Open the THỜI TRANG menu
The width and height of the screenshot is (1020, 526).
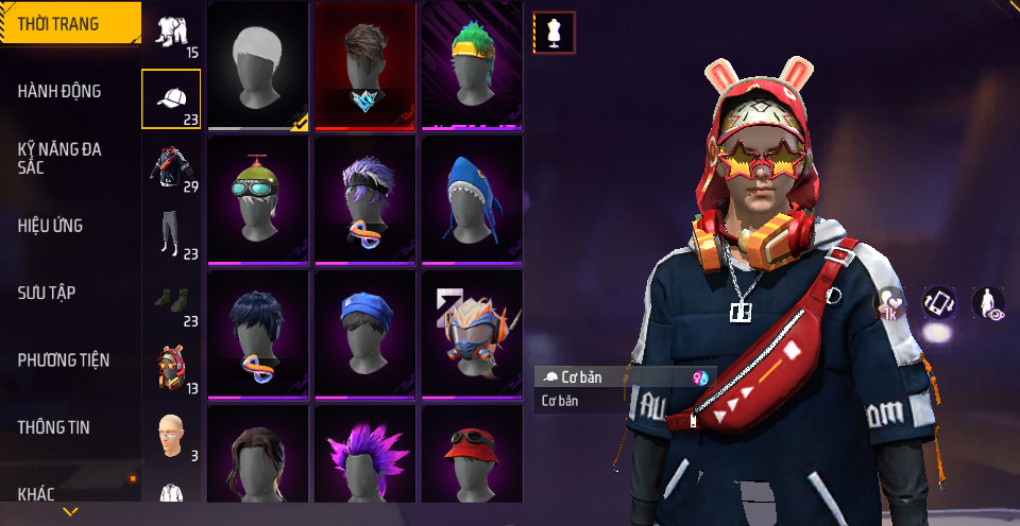click(x=62, y=24)
